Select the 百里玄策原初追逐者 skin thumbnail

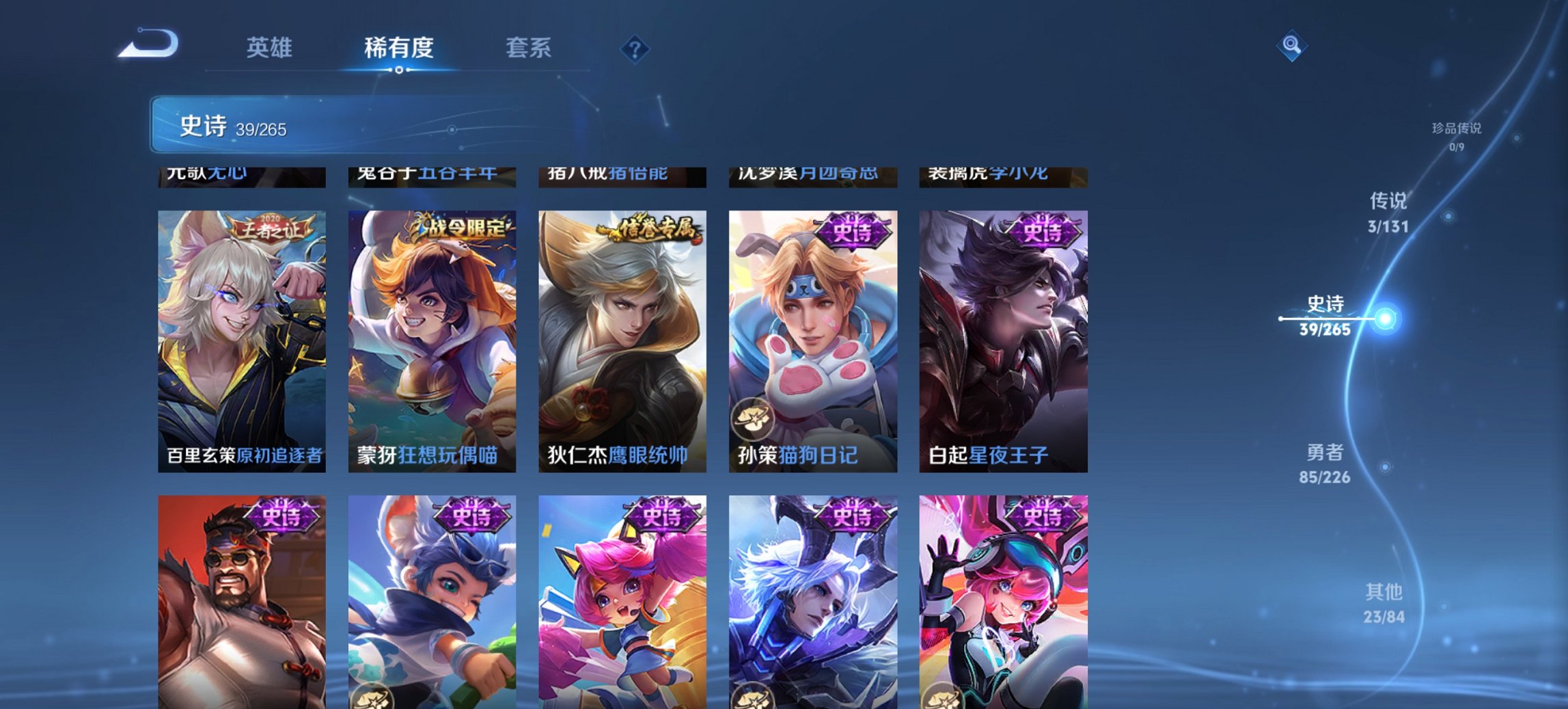pyautogui.click(x=240, y=335)
